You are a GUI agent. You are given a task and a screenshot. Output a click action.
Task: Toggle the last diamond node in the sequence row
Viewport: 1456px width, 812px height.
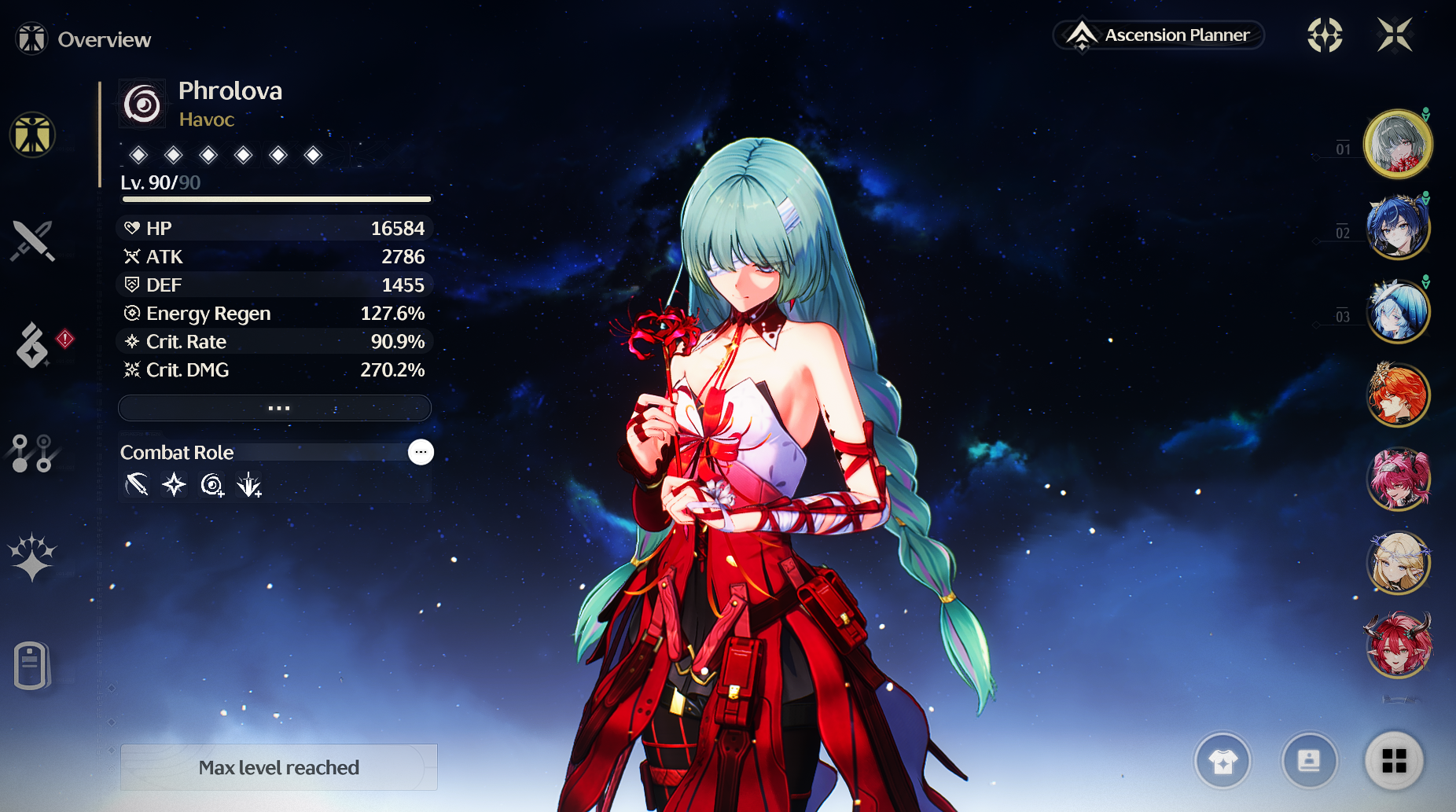[313, 155]
